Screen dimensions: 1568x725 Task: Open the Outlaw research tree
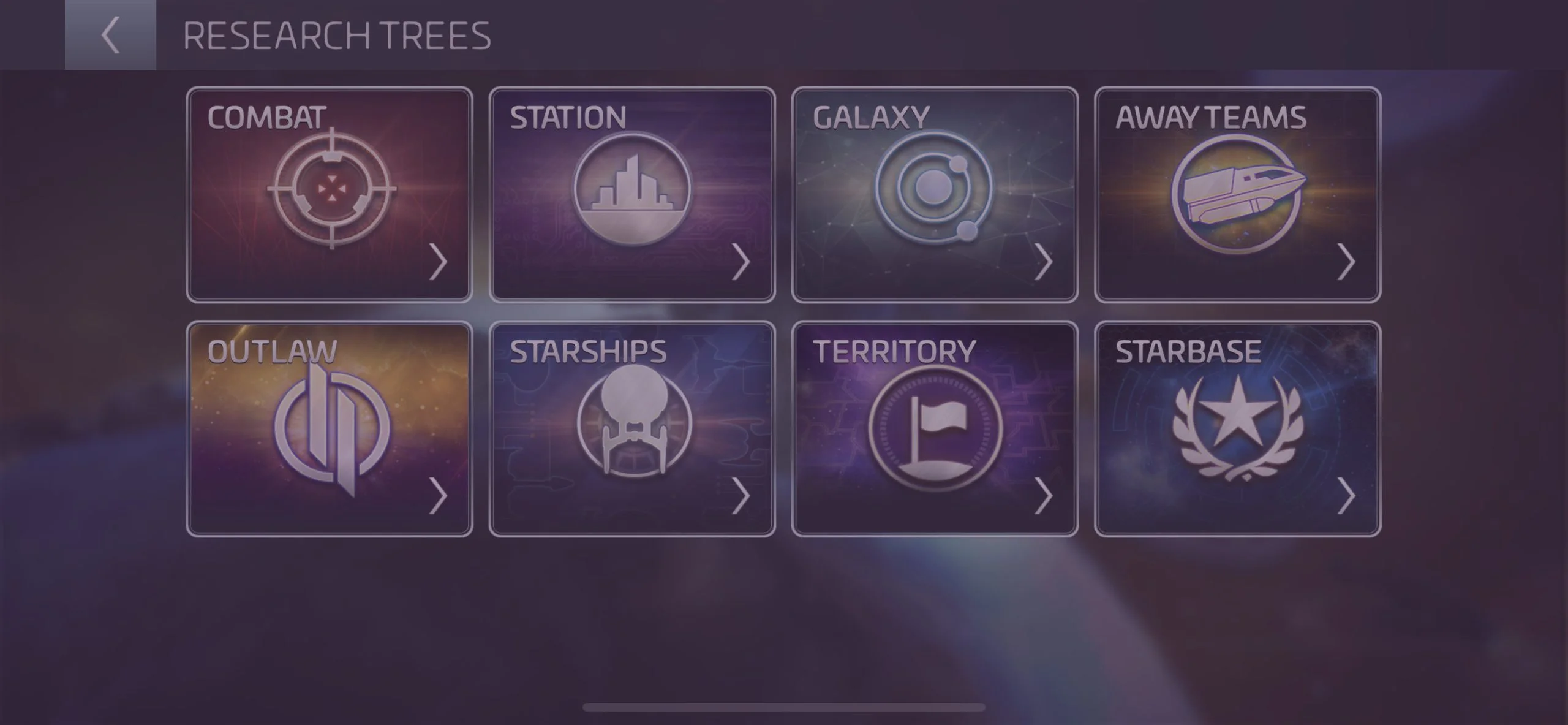(x=330, y=429)
